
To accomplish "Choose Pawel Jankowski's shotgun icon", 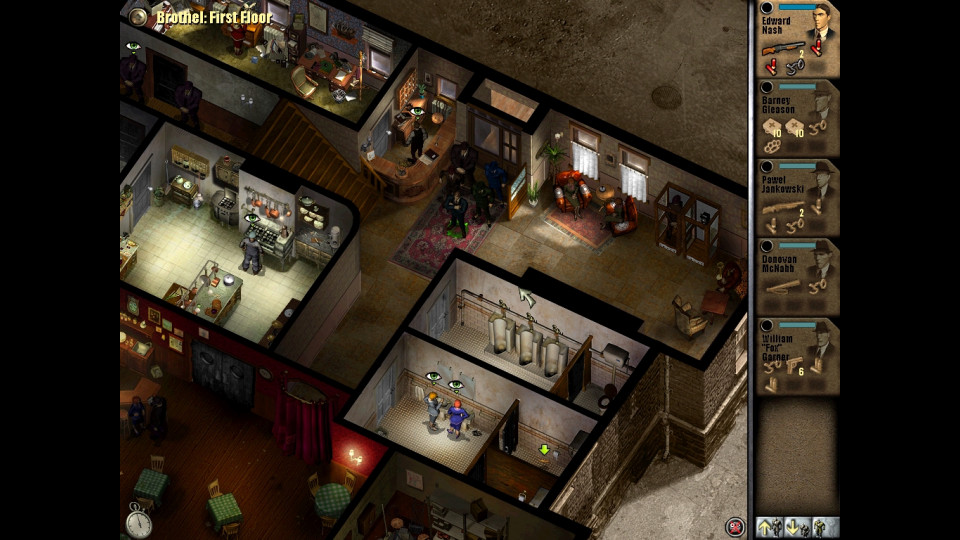I will tap(784, 209).
